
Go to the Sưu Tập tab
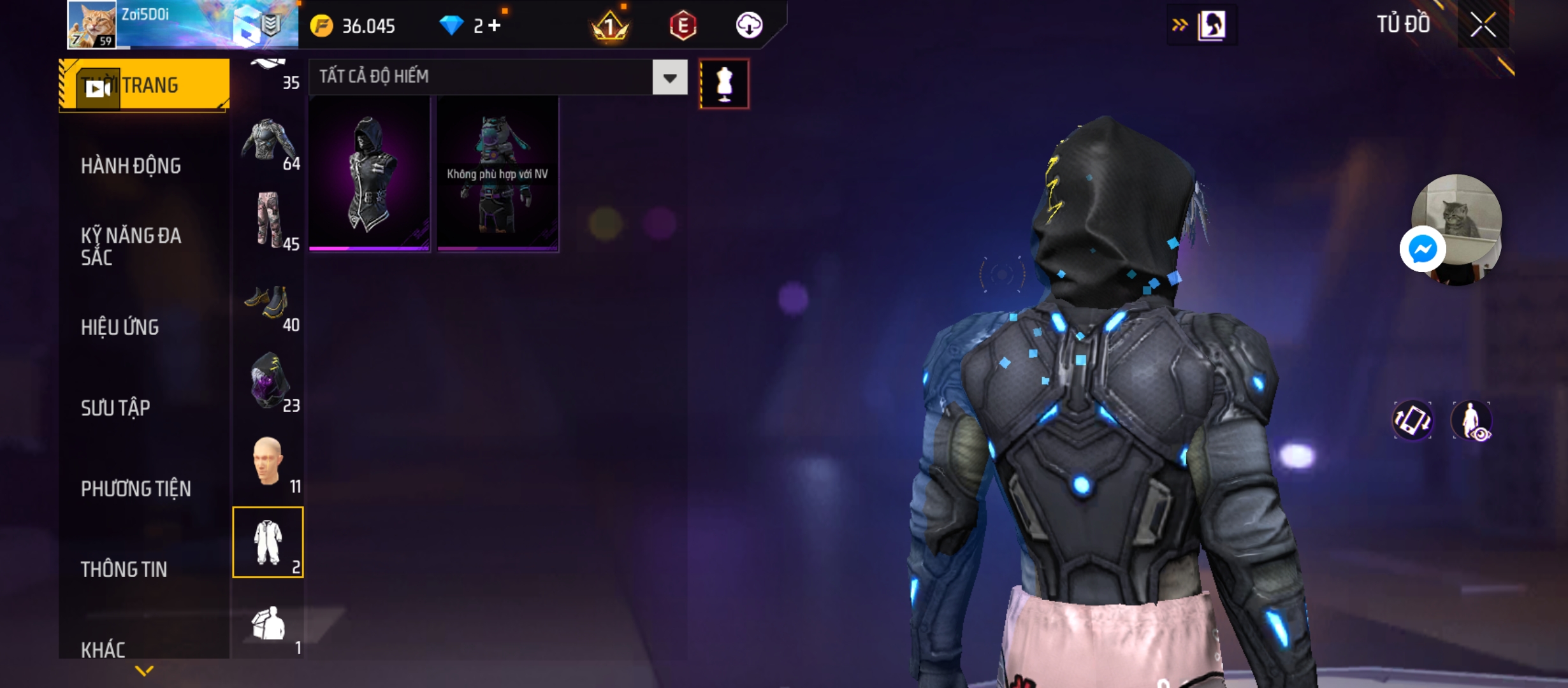pos(115,408)
